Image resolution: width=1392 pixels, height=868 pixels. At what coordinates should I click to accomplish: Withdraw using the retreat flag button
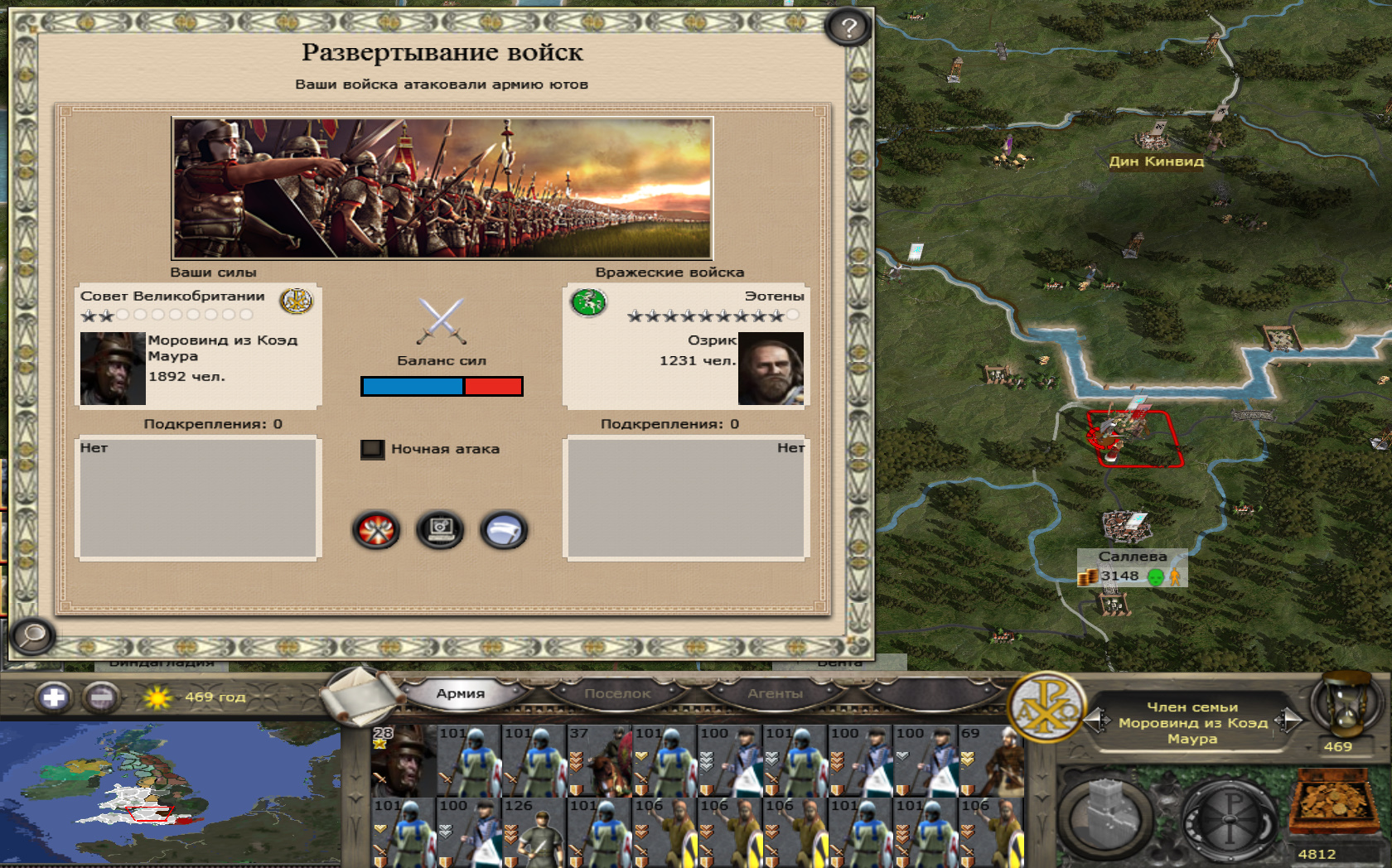(x=504, y=530)
